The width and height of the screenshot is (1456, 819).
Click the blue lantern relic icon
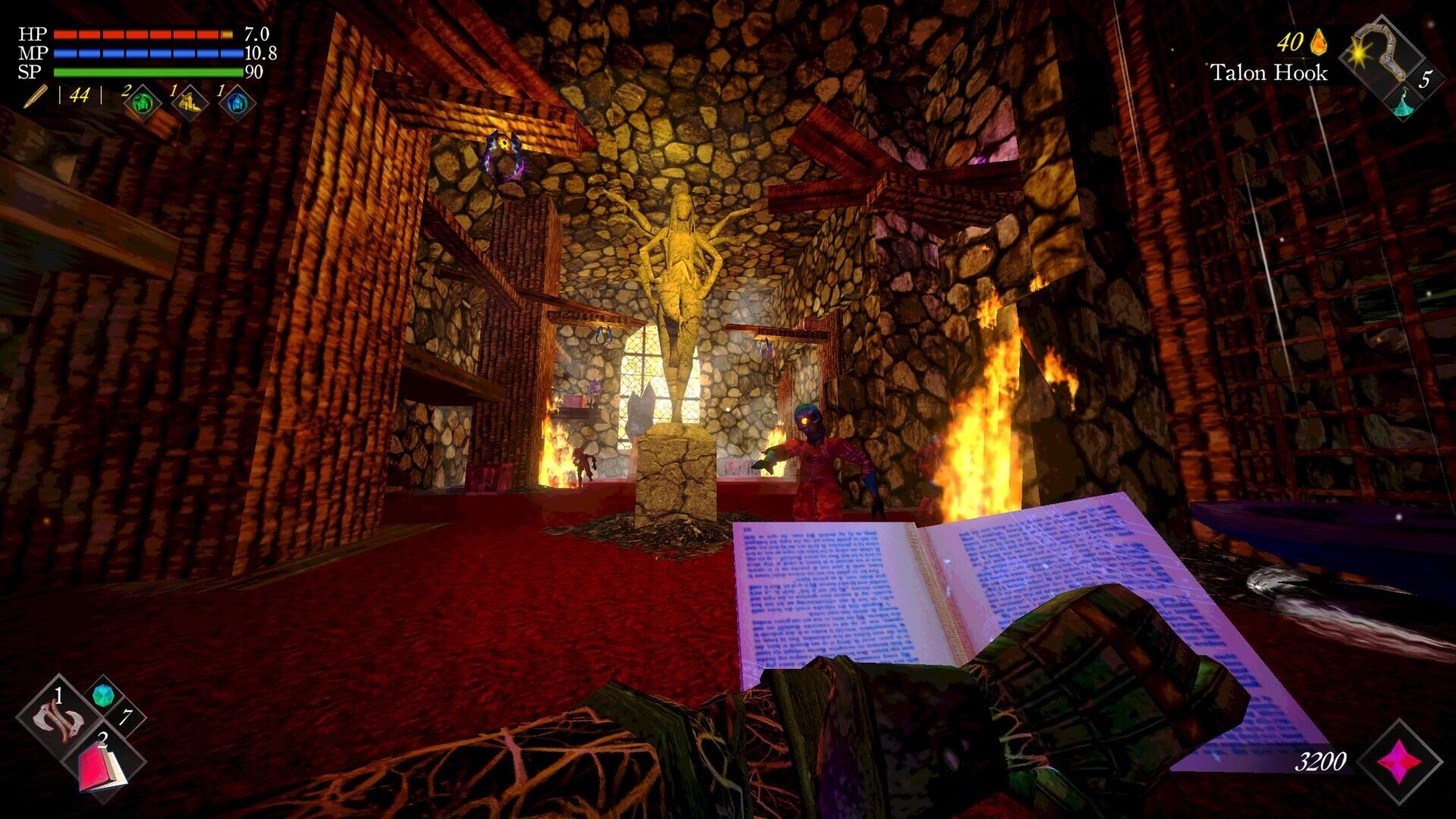237,102
